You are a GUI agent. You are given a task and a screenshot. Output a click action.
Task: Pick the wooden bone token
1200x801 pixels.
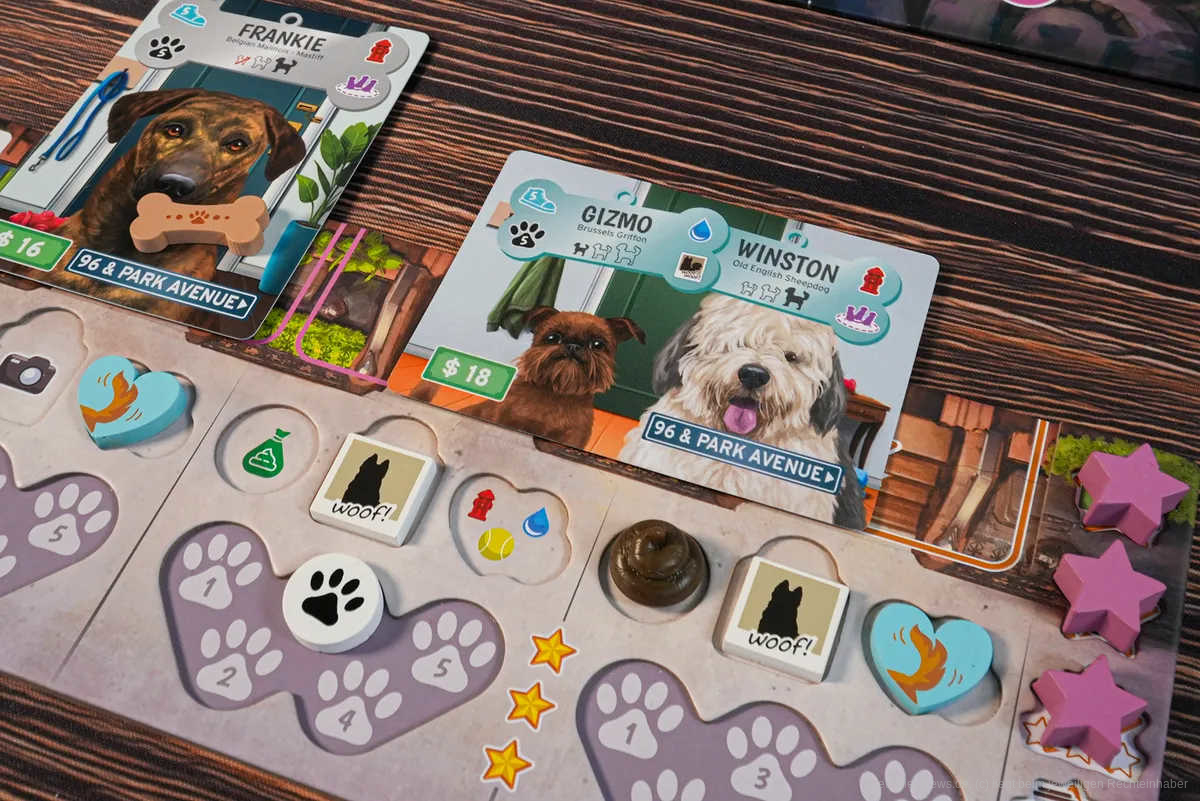click(x=200, y=222)
